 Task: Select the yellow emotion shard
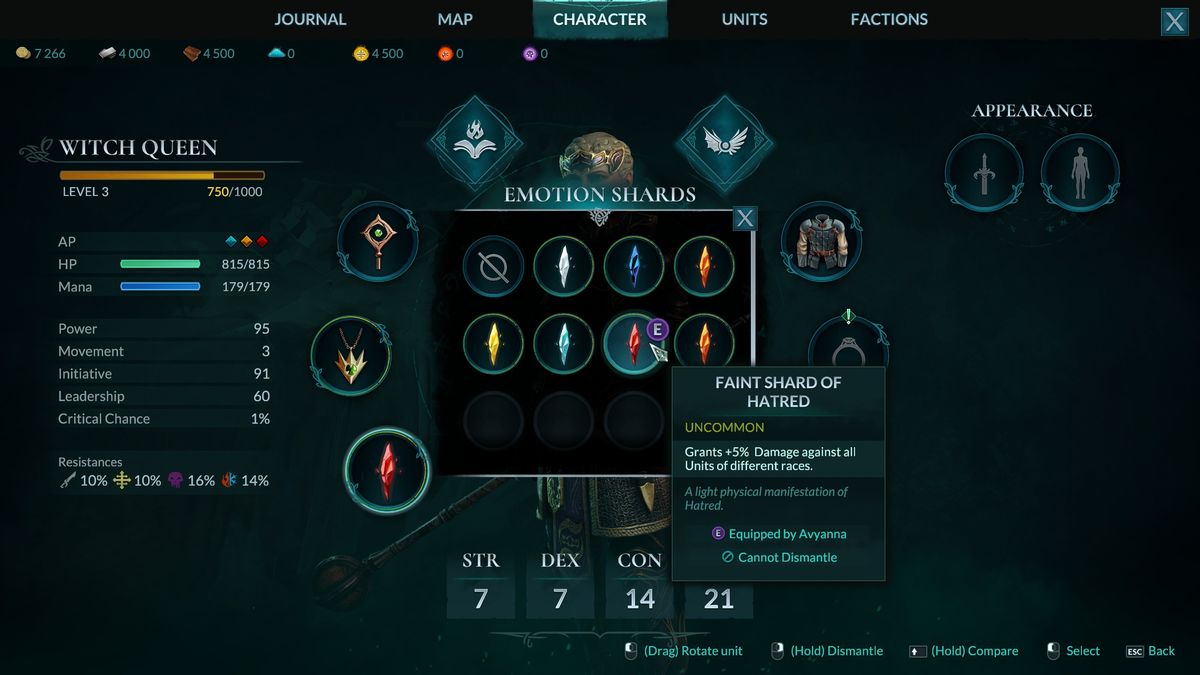point(493,343)
